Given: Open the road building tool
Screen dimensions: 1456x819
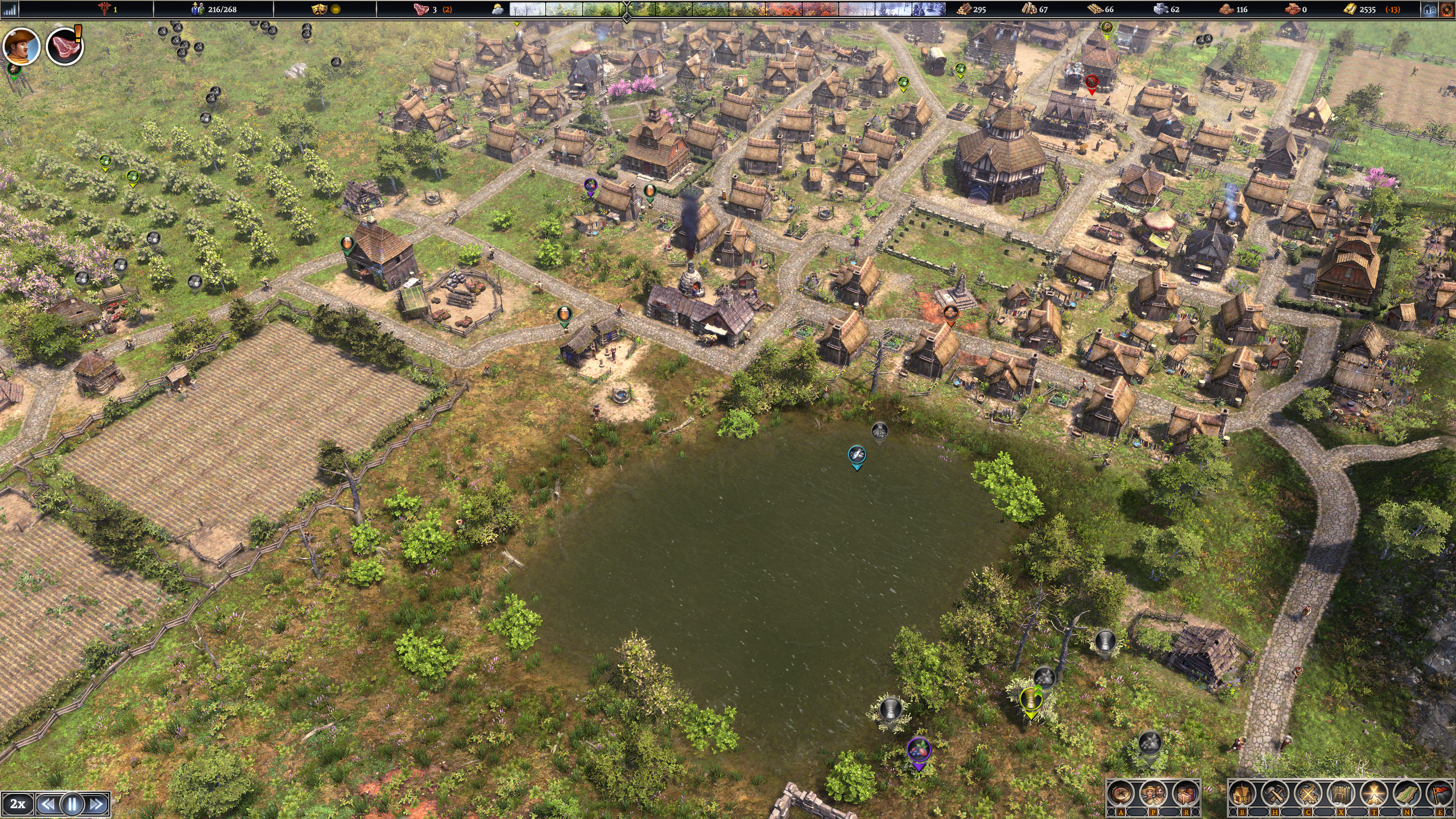Looking at the screenshot, I should pos(1407,794).
